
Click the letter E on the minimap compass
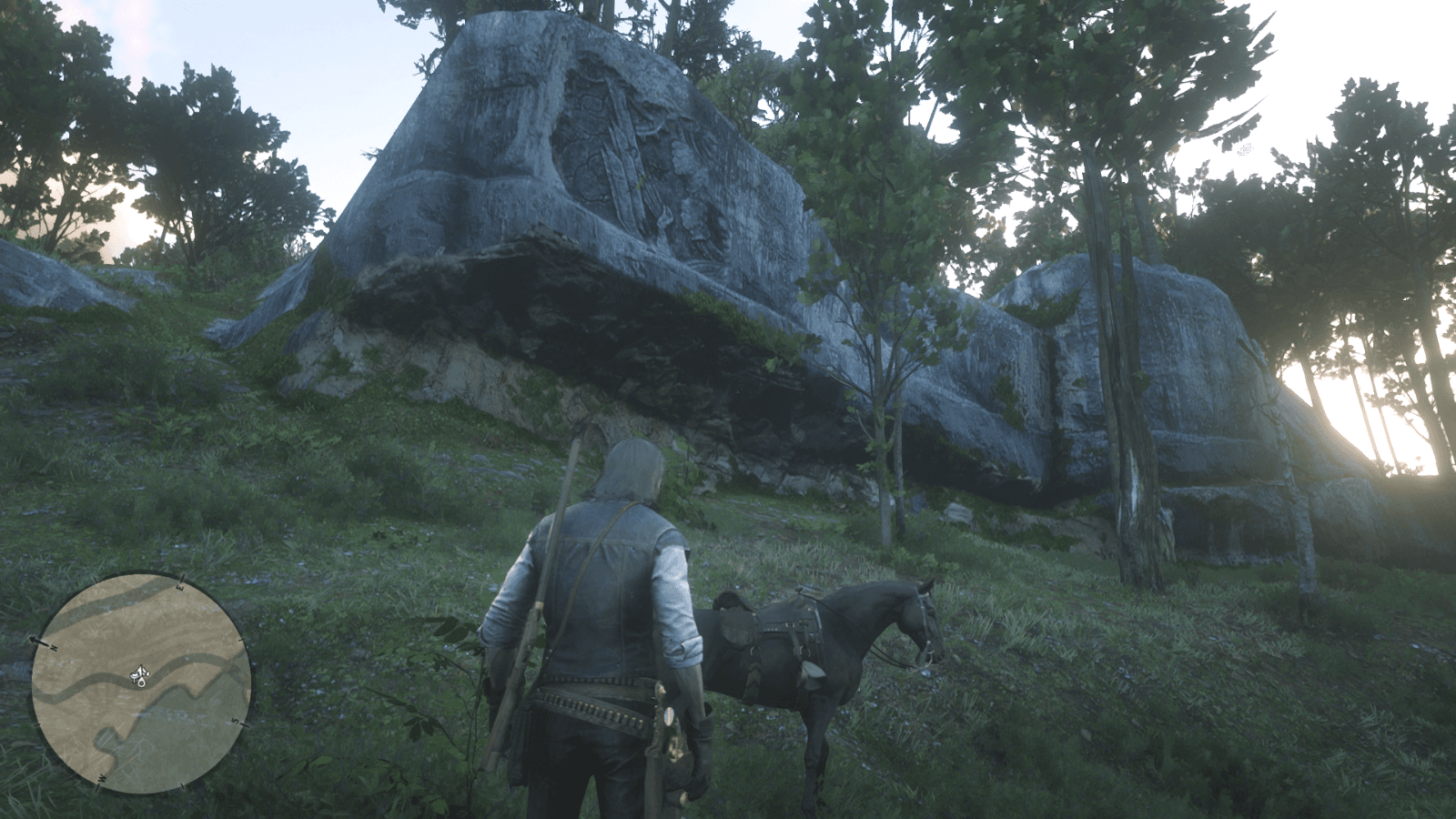click(180, 587)
